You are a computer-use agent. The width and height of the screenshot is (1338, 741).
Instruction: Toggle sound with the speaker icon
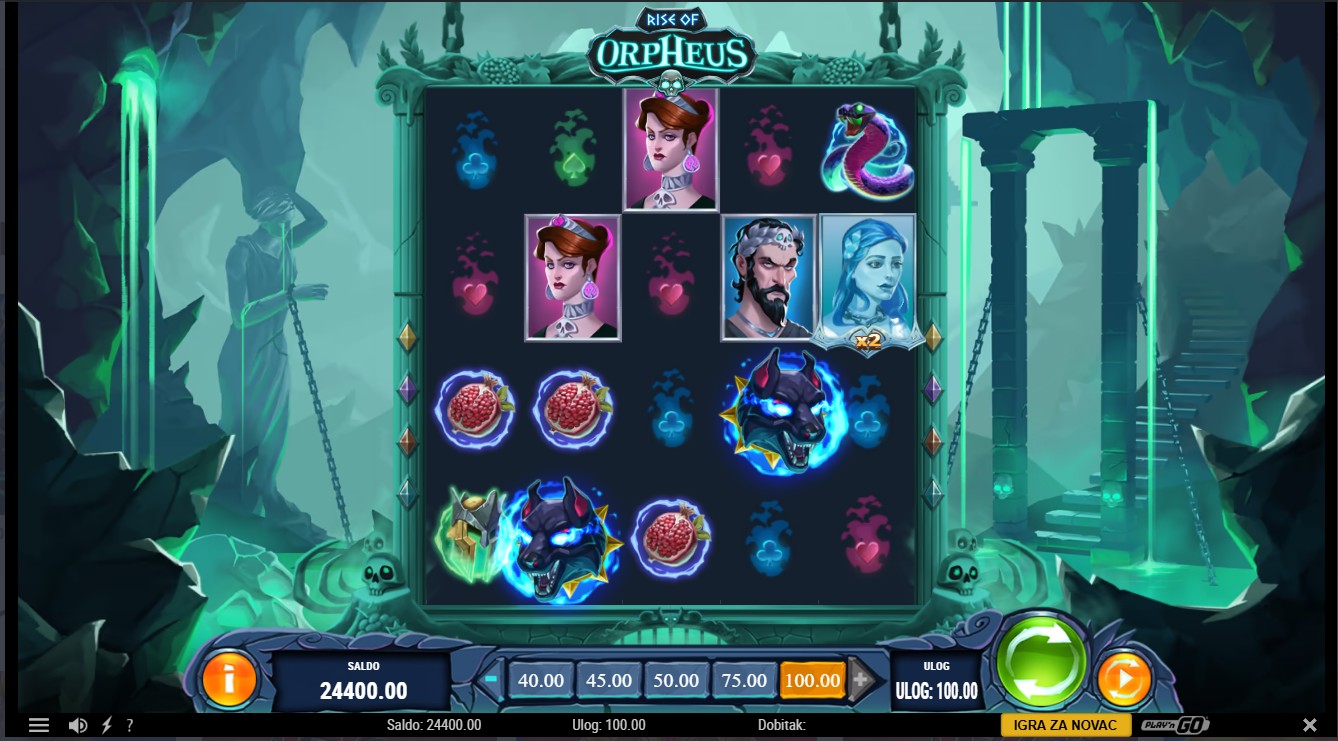click(77, 725)
